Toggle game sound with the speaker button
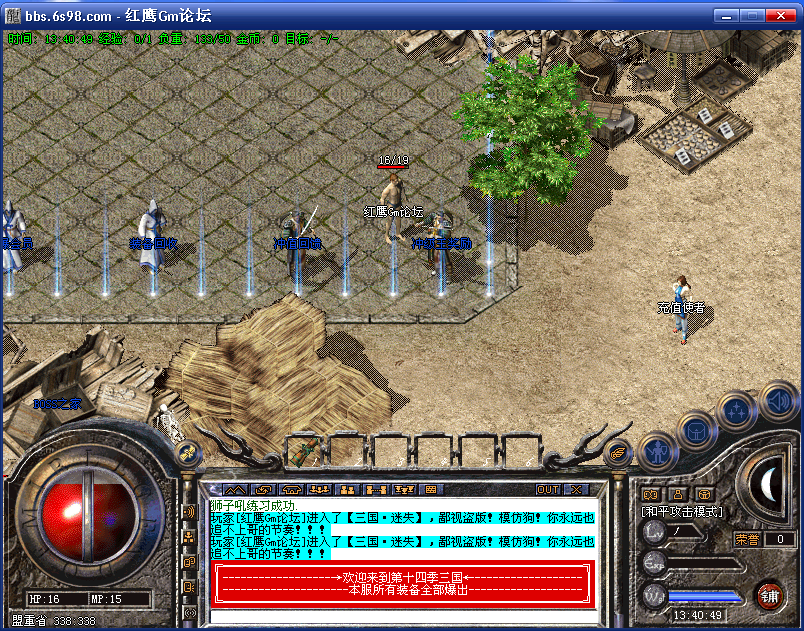Viewport: 804px width, 631px height. click(x=777, y=401)
